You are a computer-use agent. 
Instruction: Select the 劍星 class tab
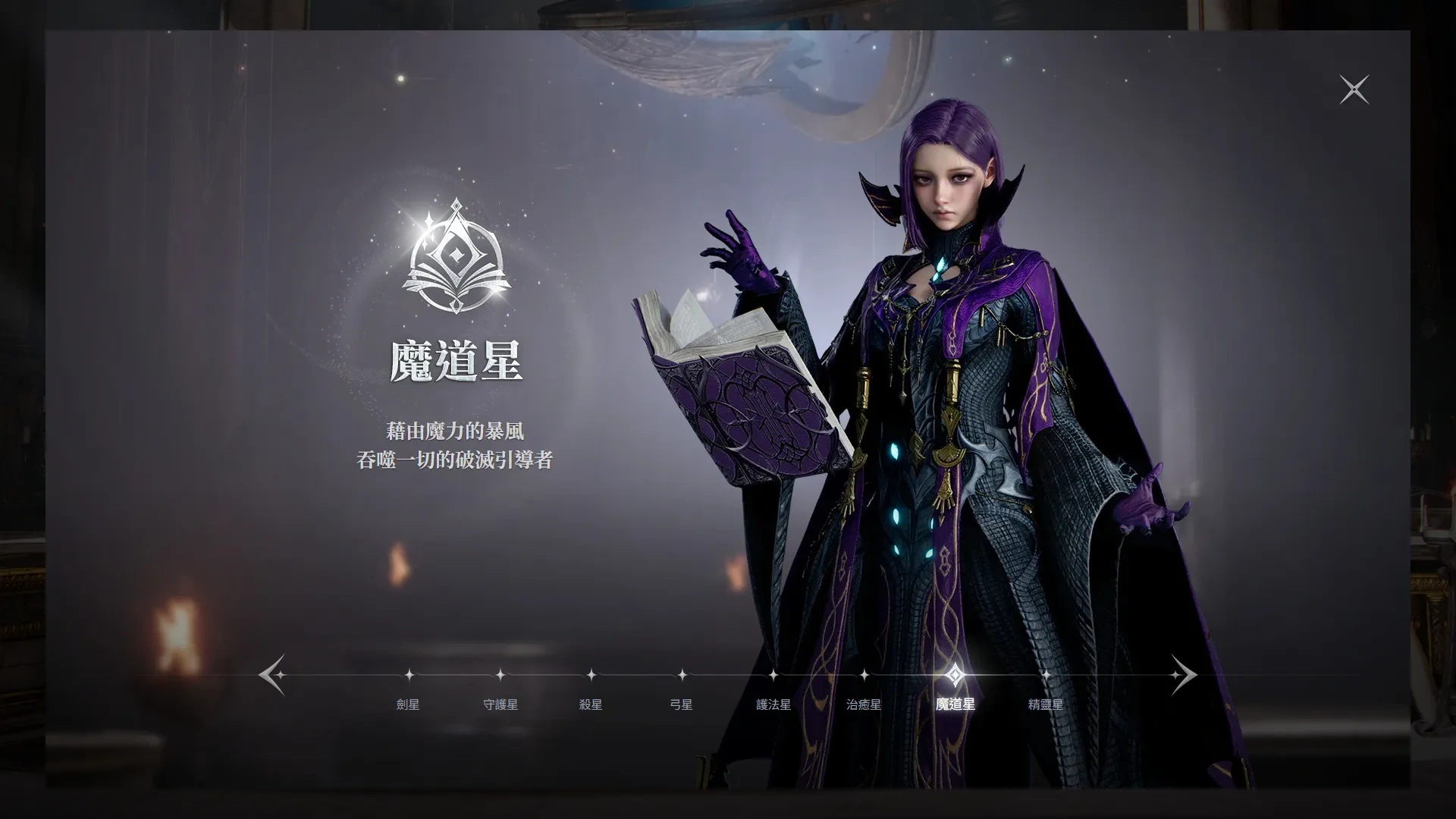408,704
